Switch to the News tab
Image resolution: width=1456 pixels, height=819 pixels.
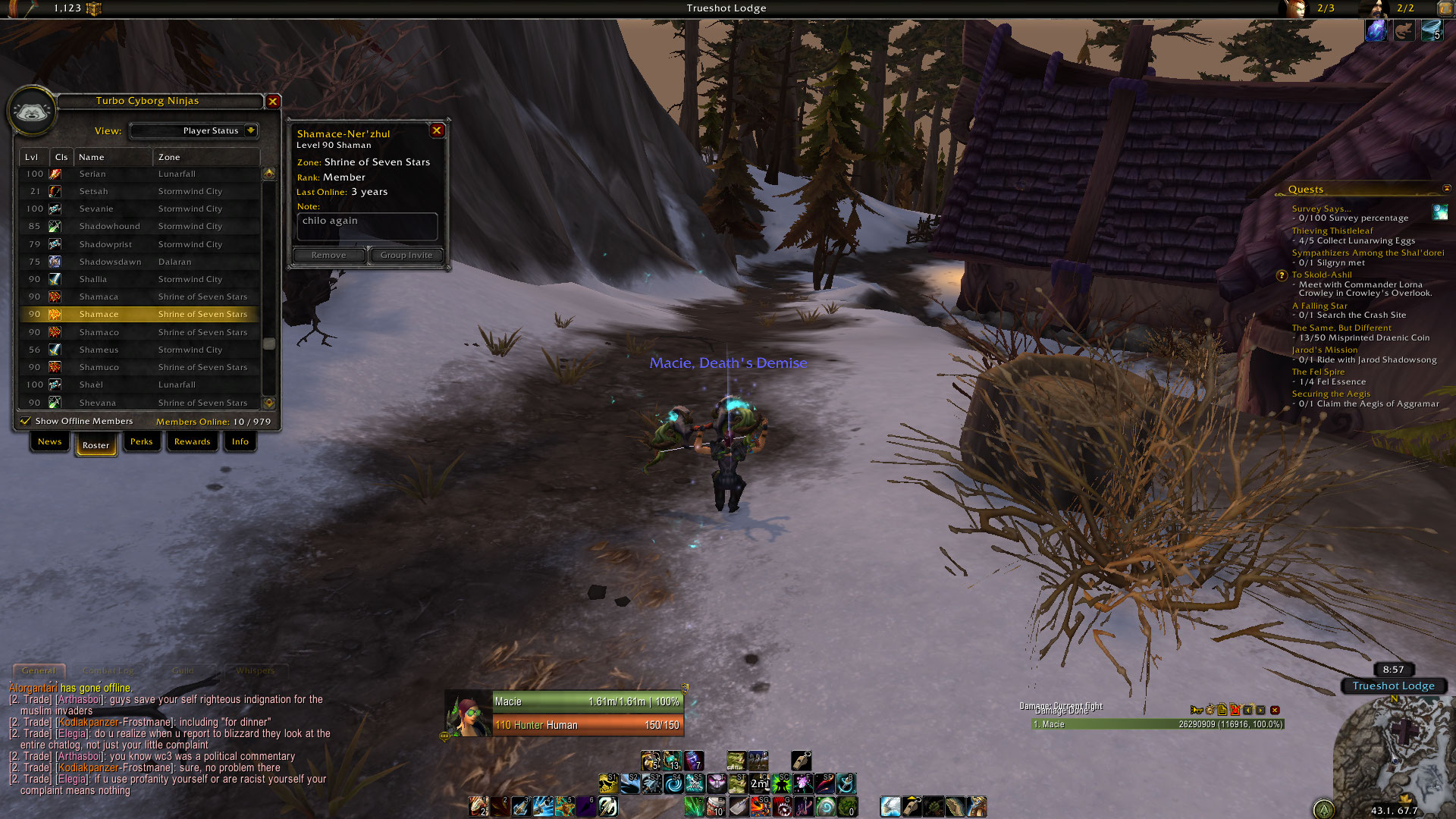[49, 441]
